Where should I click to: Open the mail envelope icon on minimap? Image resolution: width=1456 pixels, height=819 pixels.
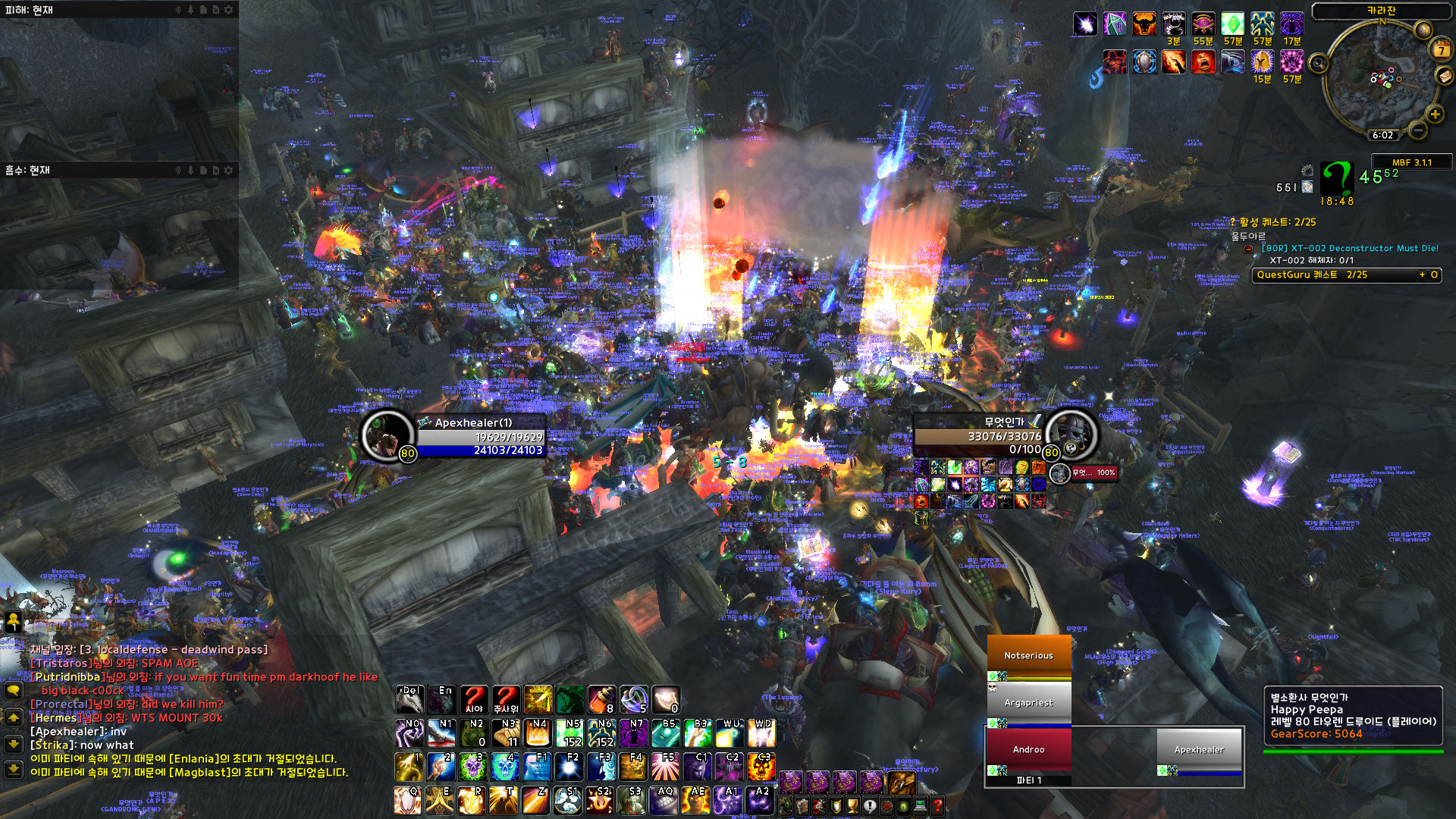[1444, 76]
